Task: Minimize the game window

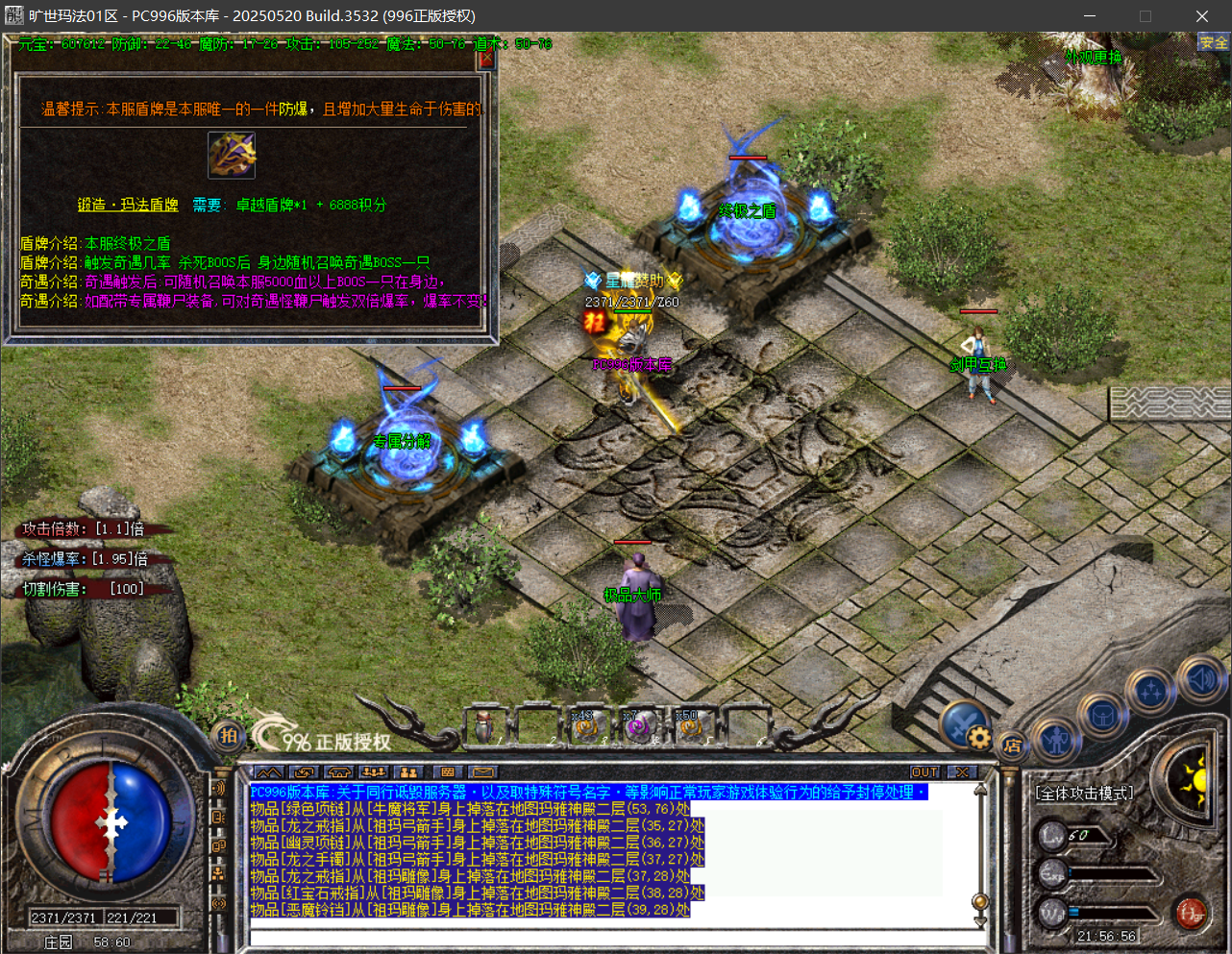Action: pyautogui.click(x=1090, y=16)
